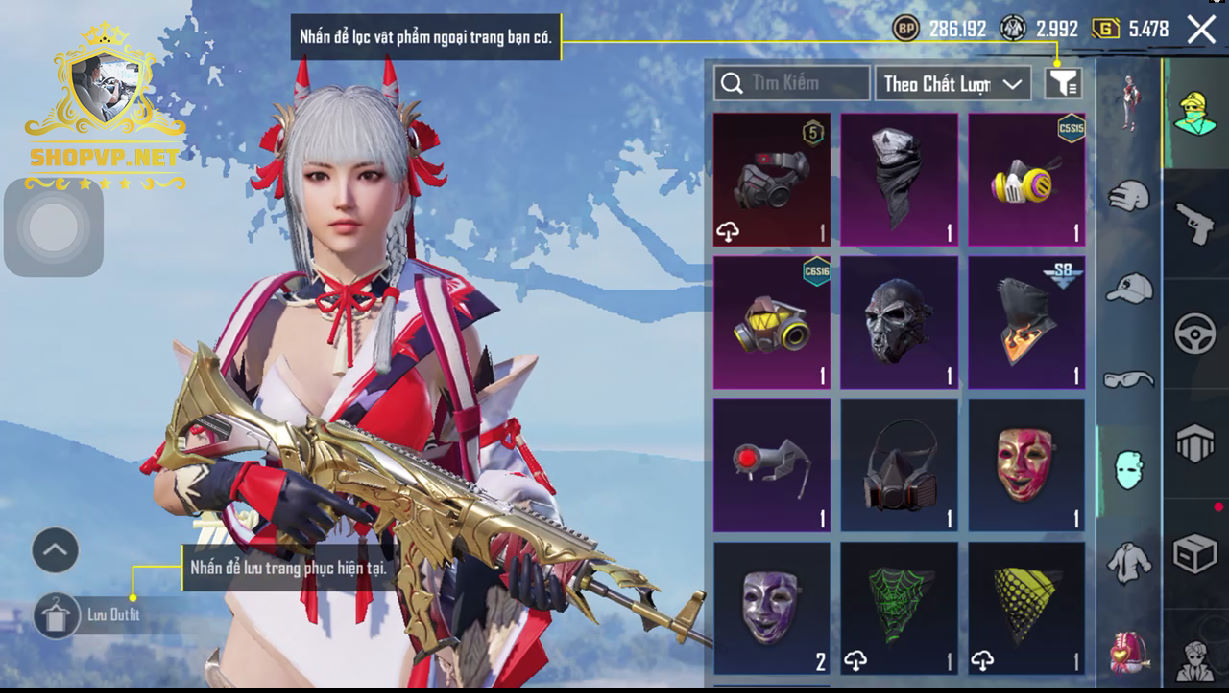Open the cap headwear category tab
Viewport: 1229px width, 693px height.
point(1129,288)
